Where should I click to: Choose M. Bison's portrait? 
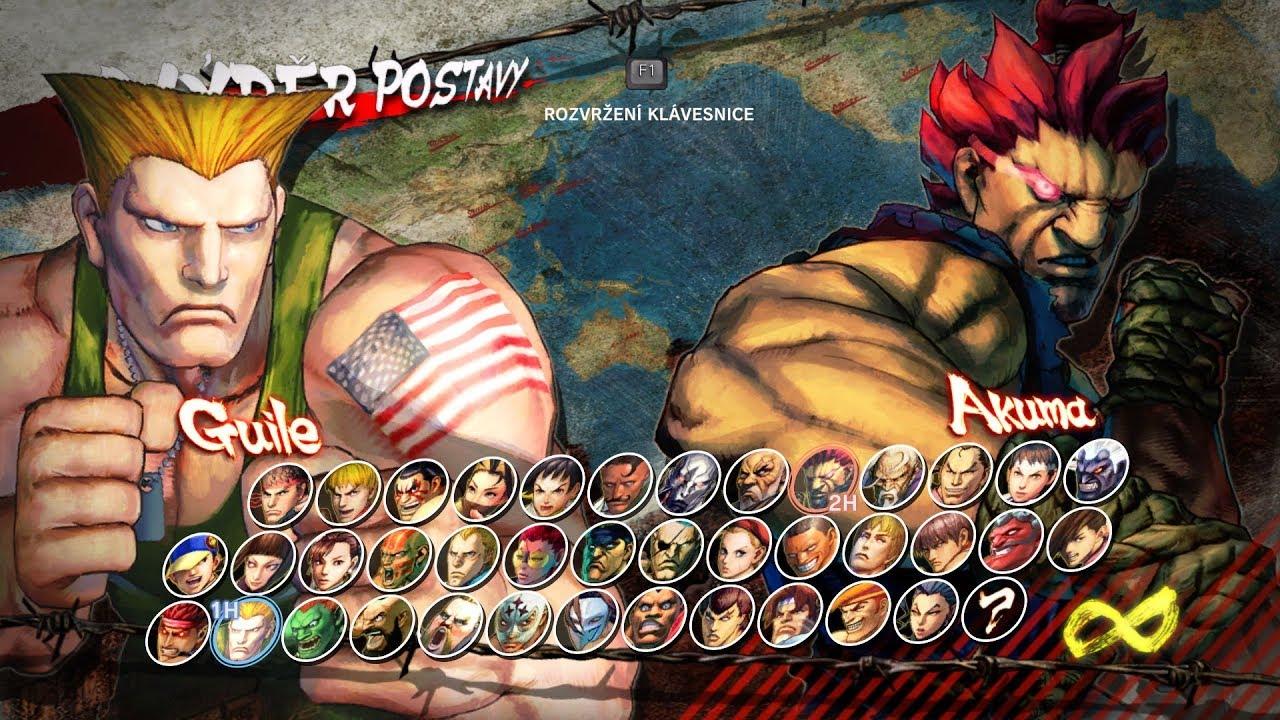pyautogui.click(x=603, y=551)
